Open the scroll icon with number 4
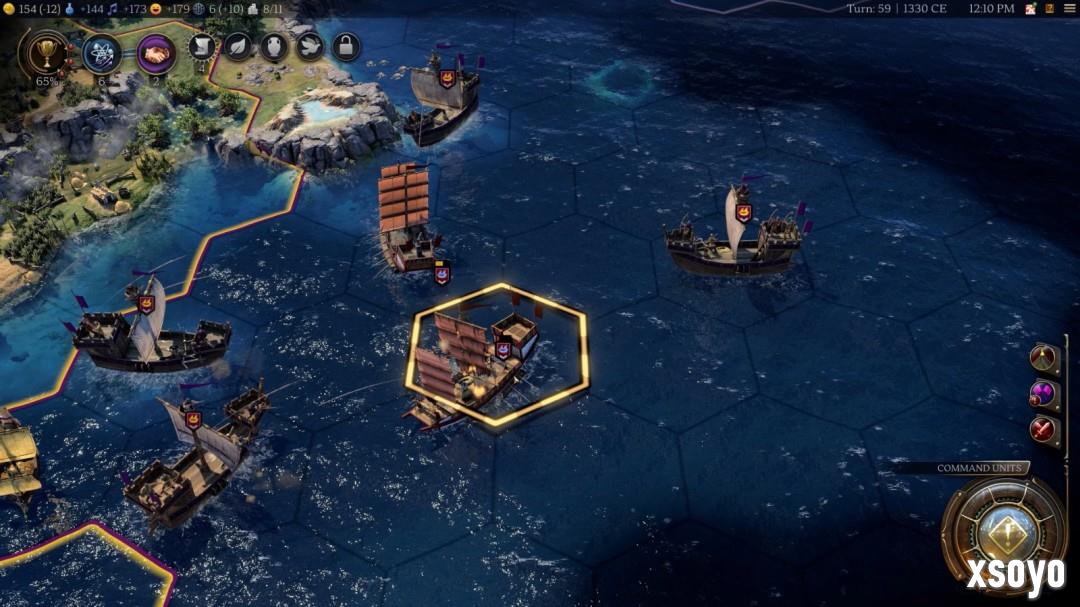1080x607 pixels. pyautogui.click(x=202, y=47)
